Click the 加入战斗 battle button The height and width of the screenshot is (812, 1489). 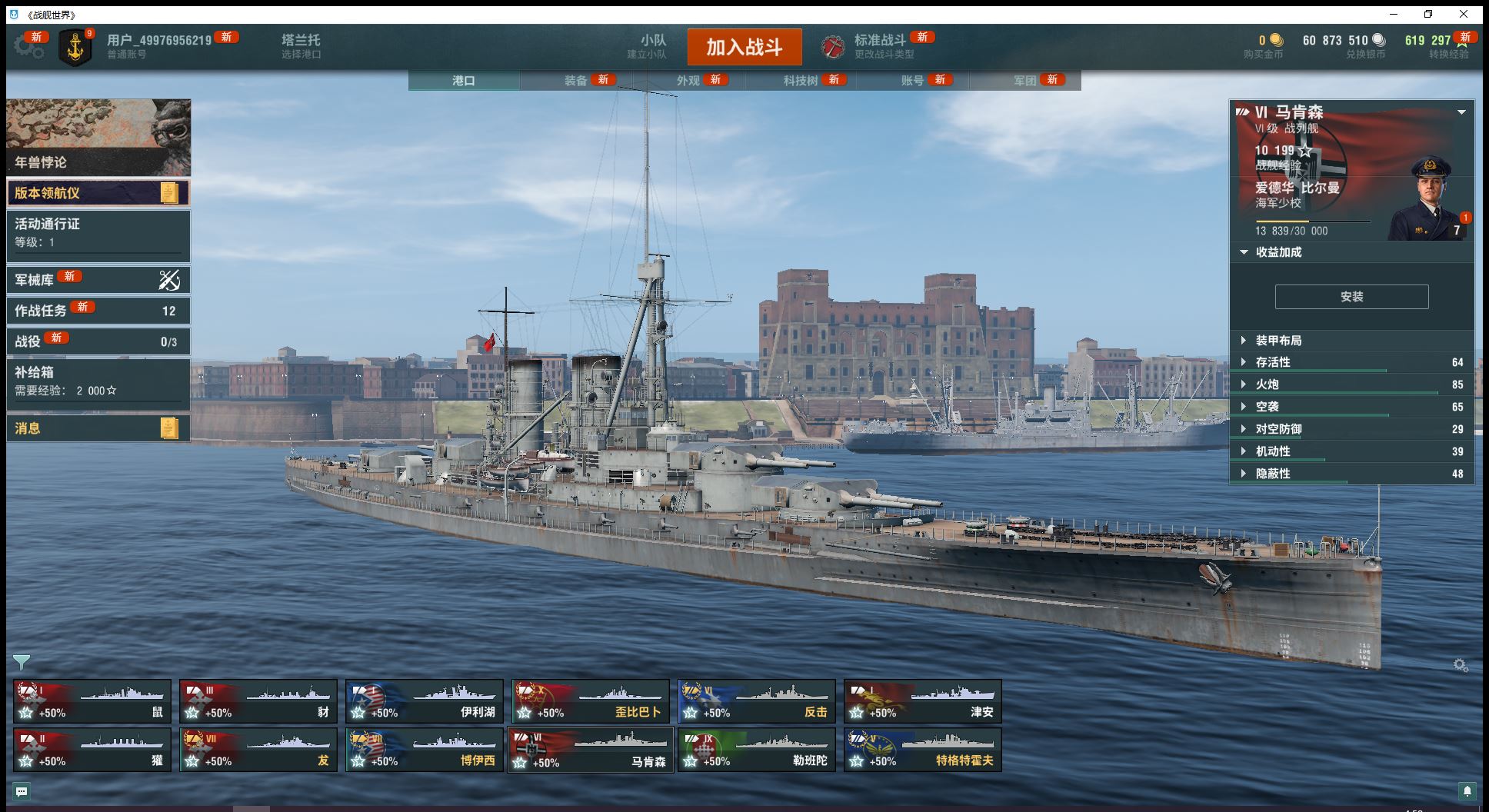click(x=744, y=47)
